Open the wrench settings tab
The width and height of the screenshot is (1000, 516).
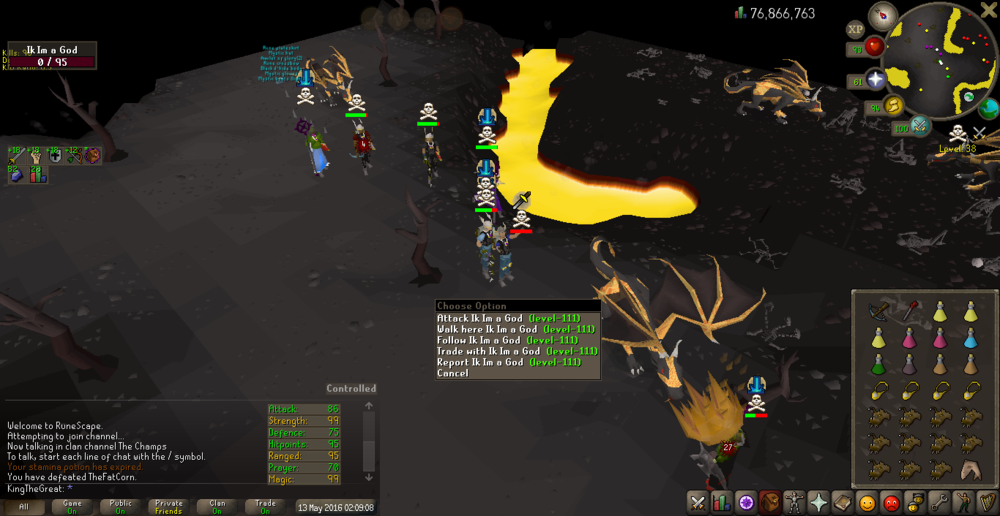tap(939, 502)
